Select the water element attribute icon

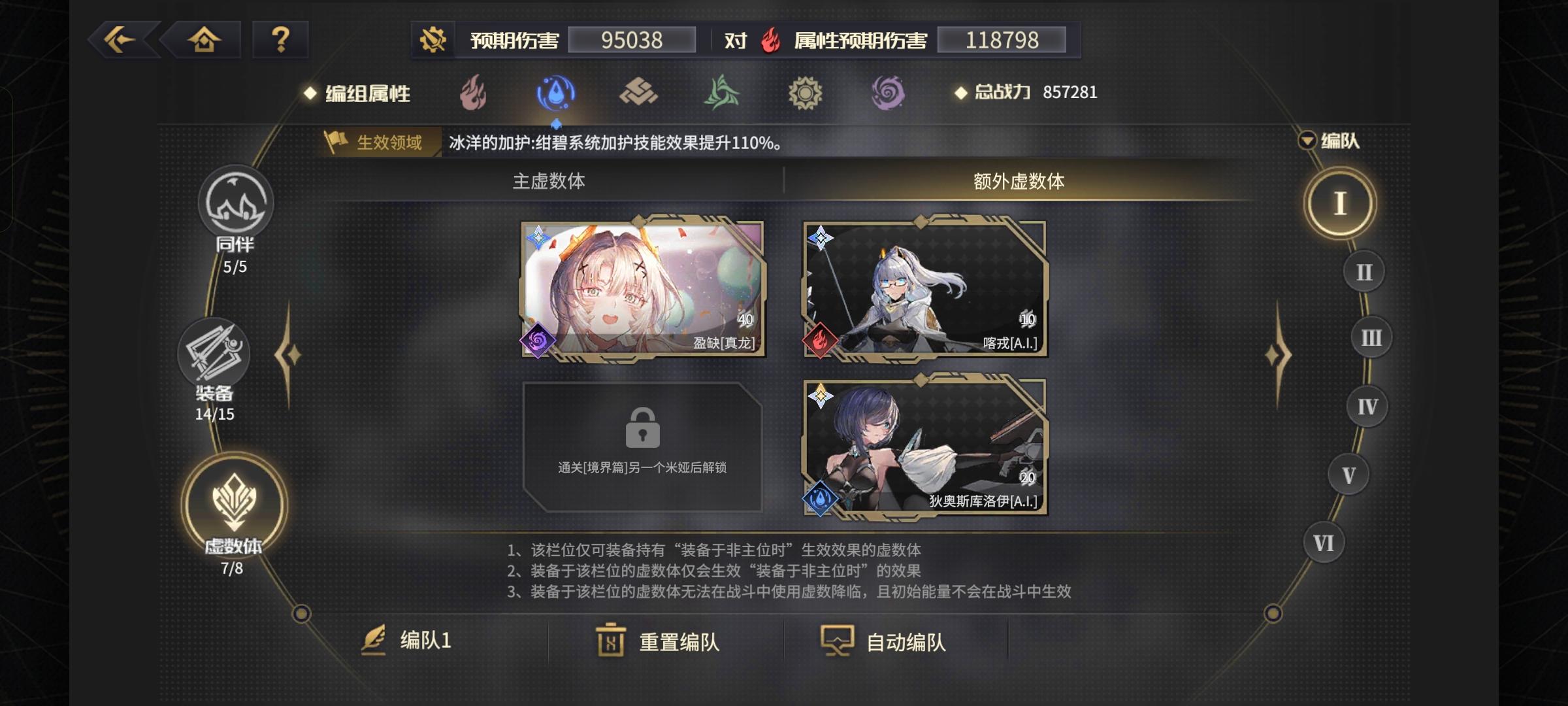tap(554, 92)
